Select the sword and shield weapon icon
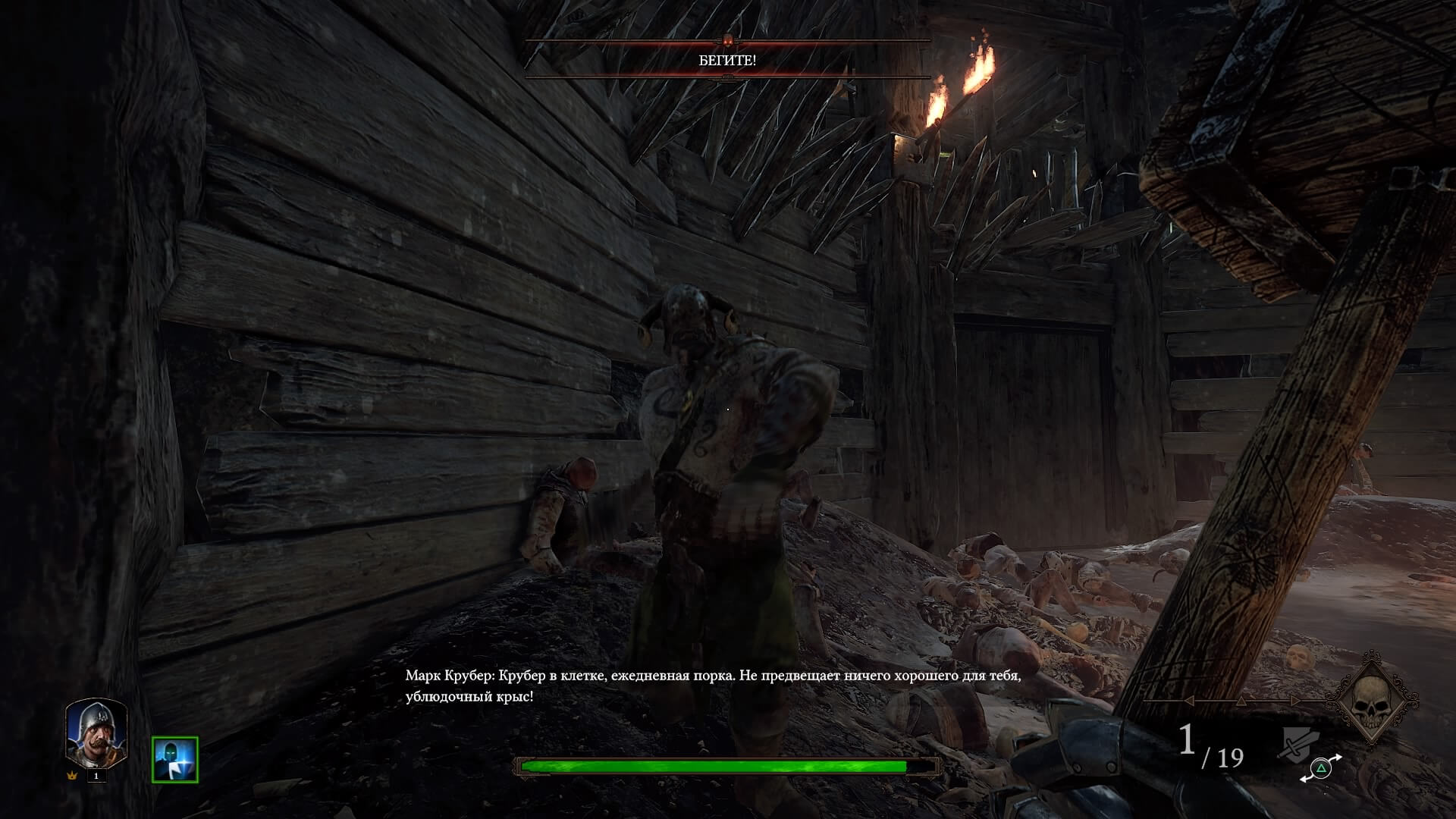The width and height of the screenshot is (1456, 819). point(1298,744)
